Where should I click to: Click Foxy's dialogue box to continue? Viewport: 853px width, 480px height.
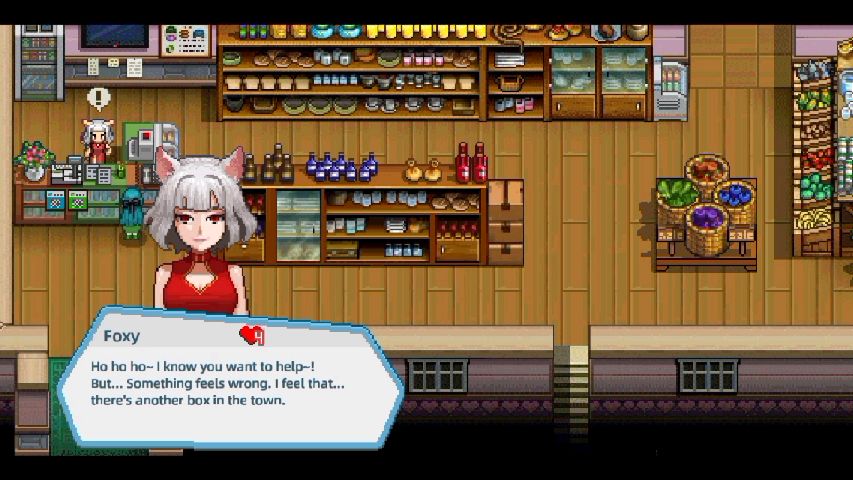coord(230,380)
